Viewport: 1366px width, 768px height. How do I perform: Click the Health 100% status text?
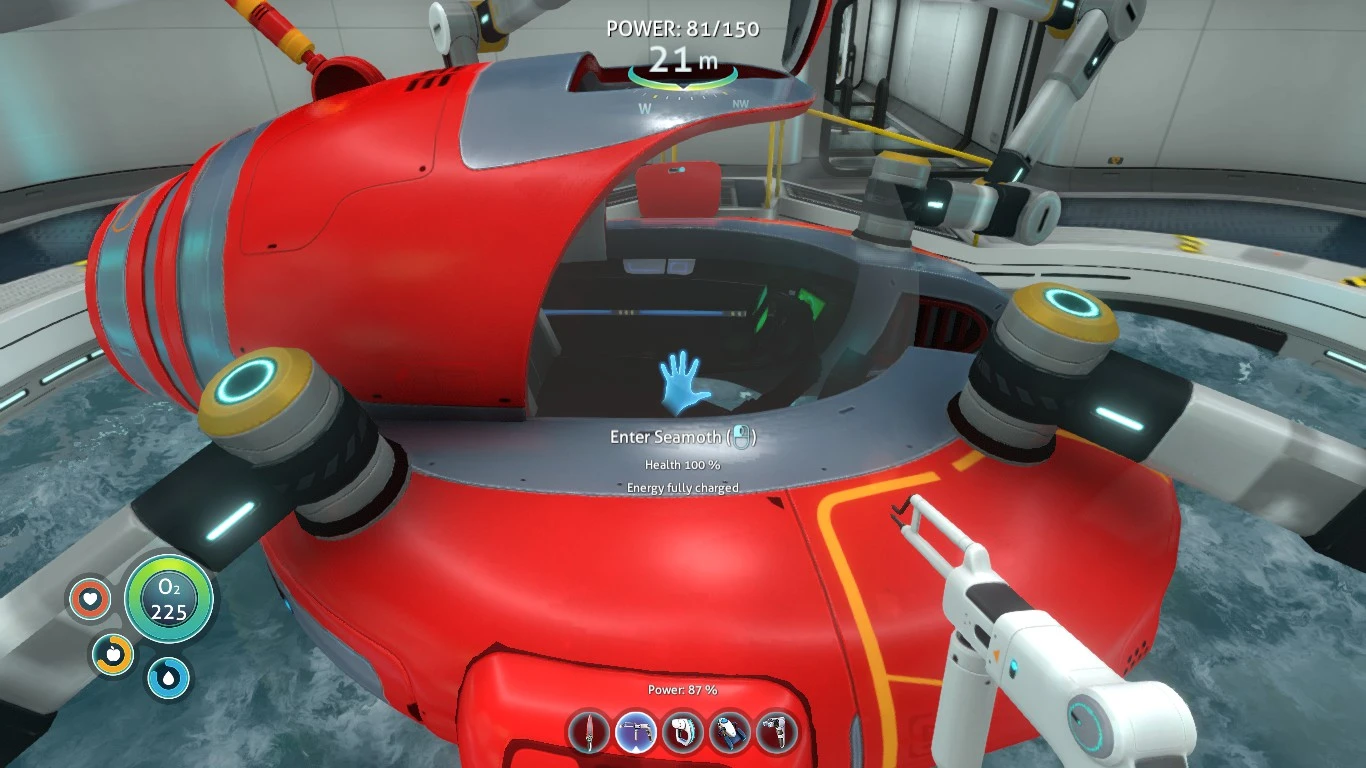click(x=684, y=464)
